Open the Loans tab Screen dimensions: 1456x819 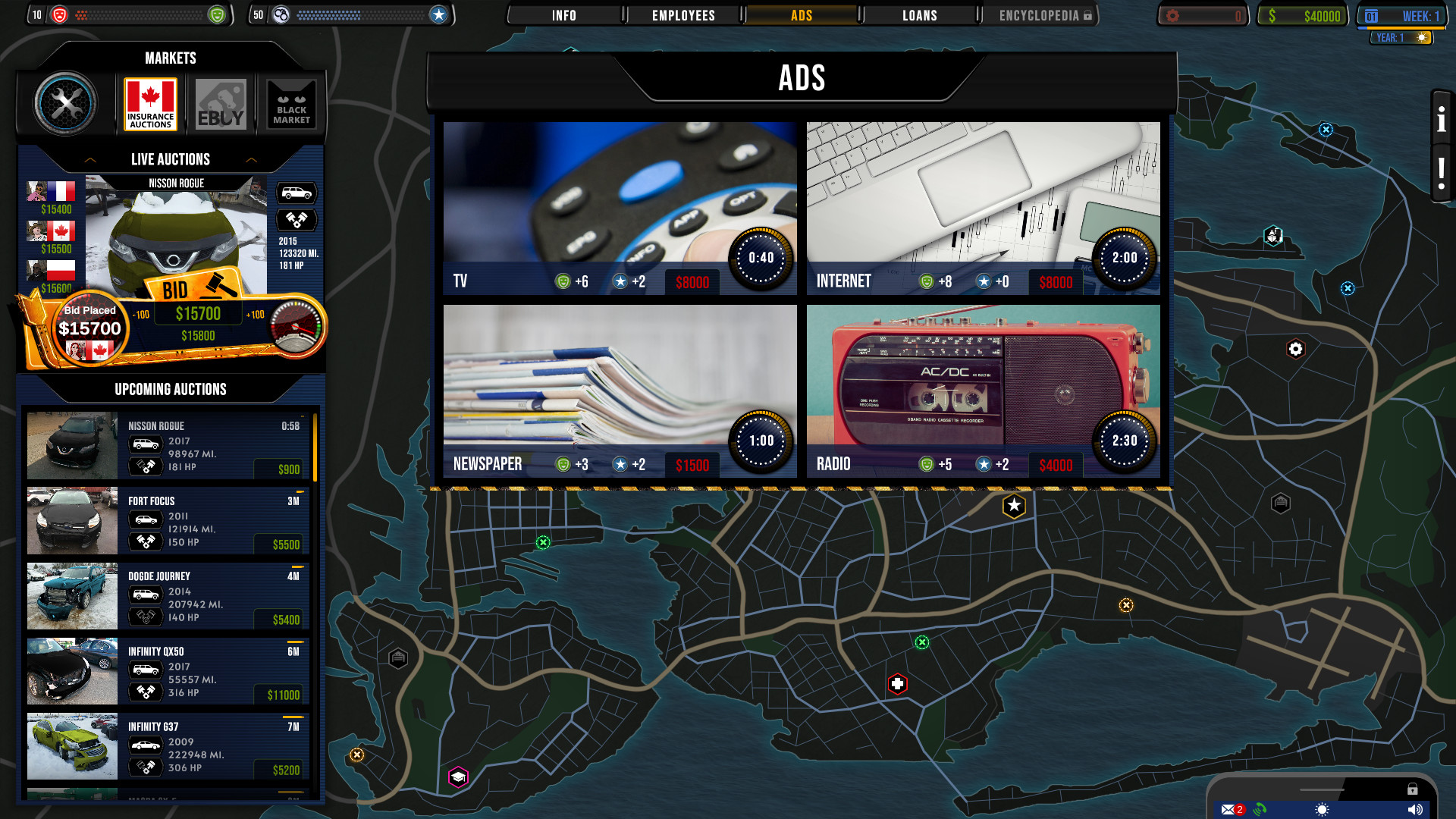point(918,14)
